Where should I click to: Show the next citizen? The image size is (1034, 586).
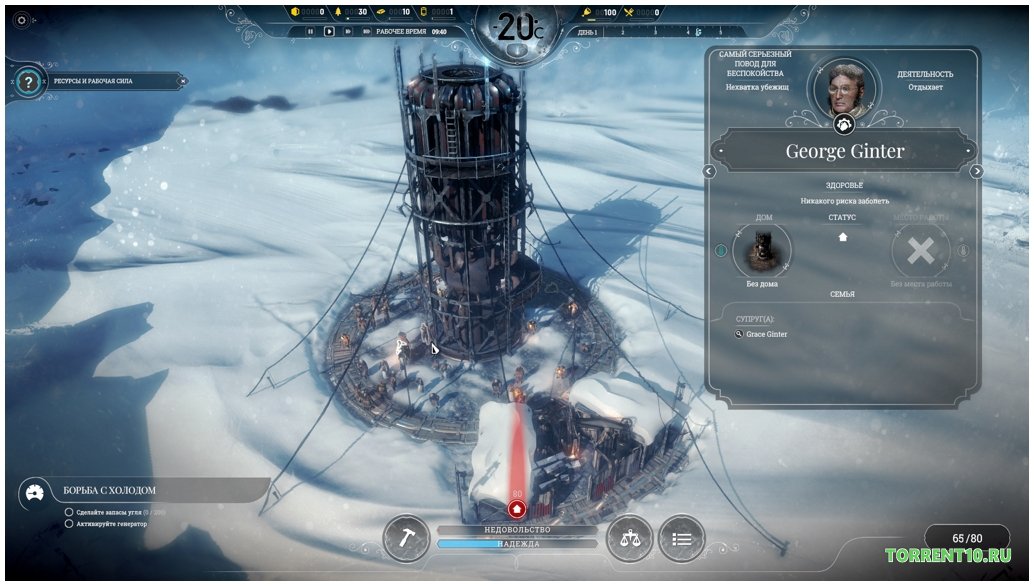tap(977, 171)
